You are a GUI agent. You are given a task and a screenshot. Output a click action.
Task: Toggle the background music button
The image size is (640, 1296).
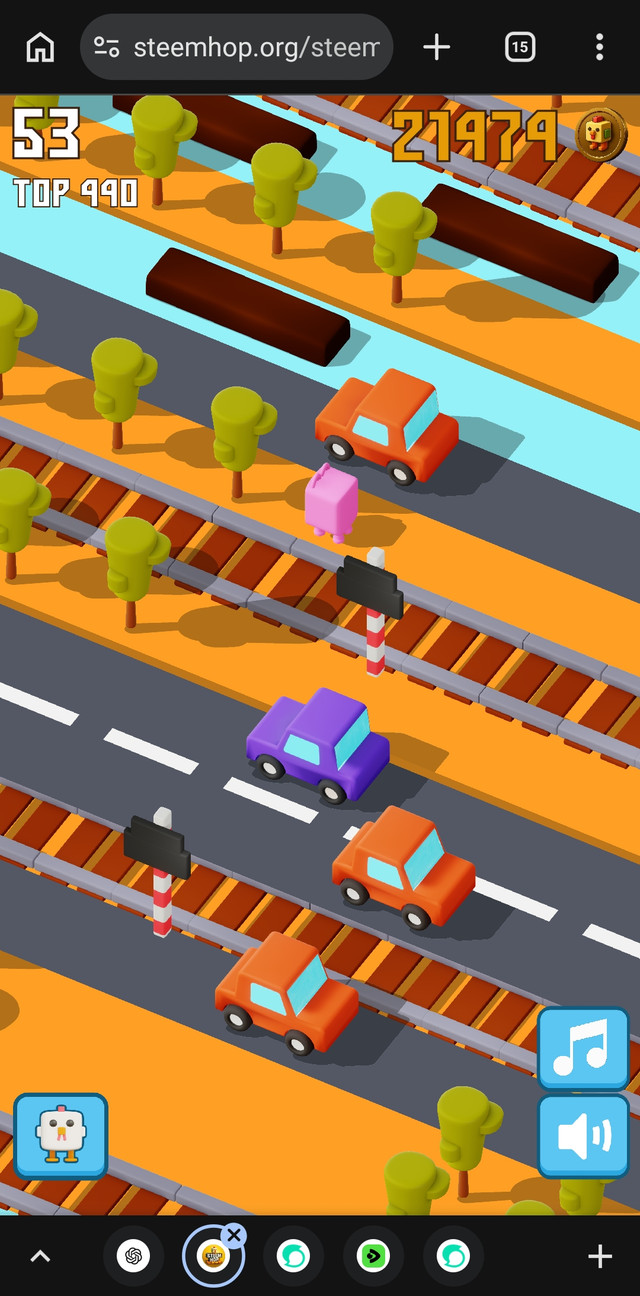click(583, 1048)
